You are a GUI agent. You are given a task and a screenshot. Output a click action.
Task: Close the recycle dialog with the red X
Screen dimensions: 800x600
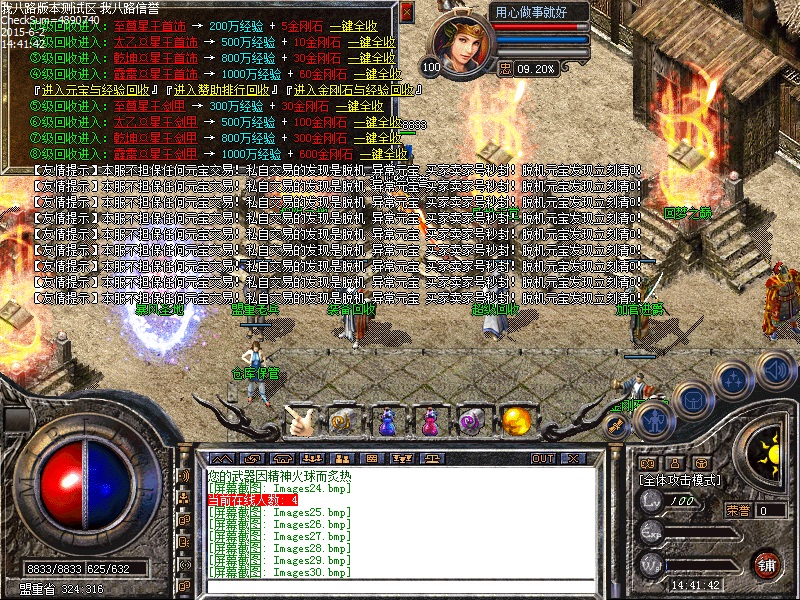coord(406,12)
